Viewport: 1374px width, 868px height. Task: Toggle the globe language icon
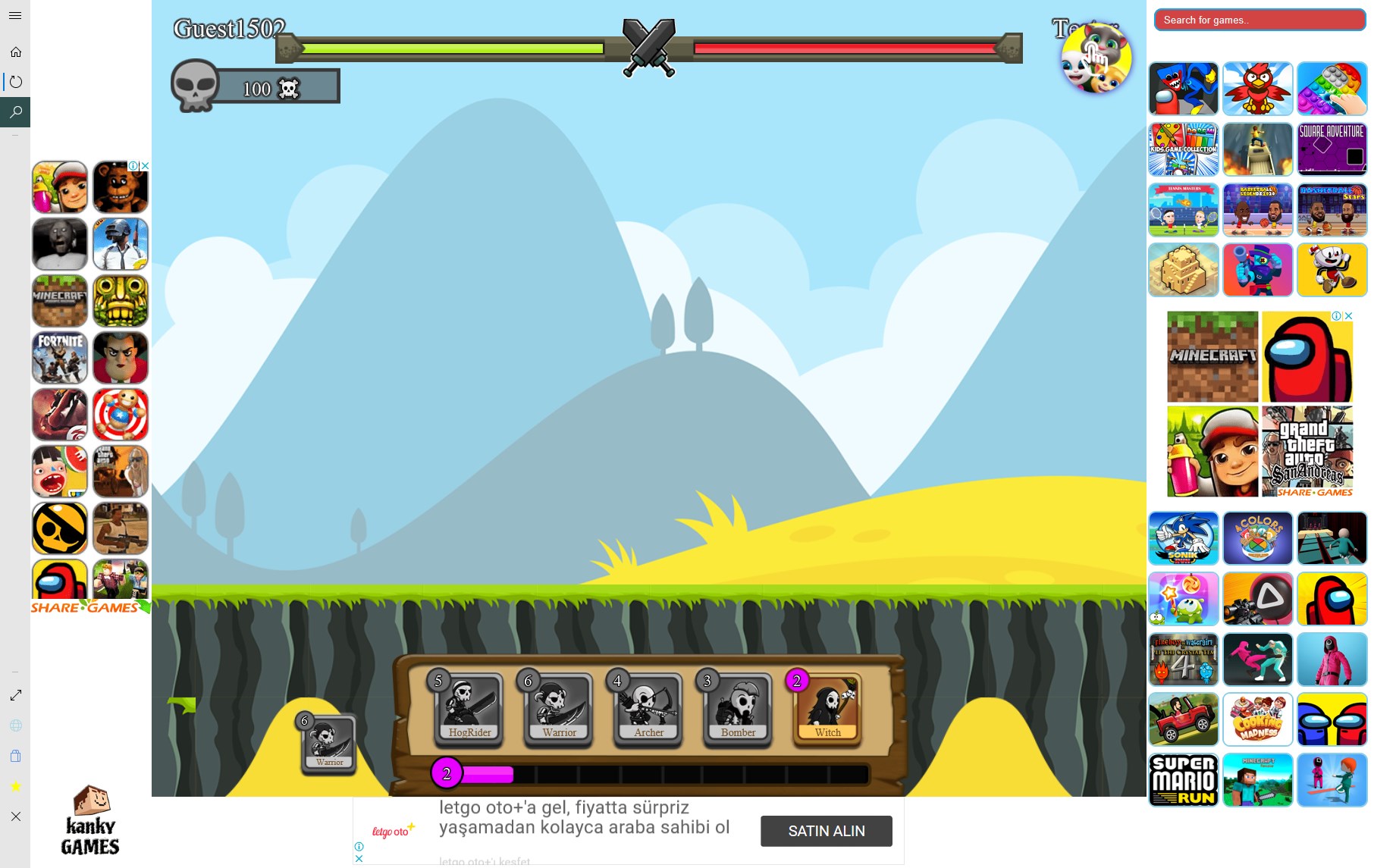pos(15,725)
